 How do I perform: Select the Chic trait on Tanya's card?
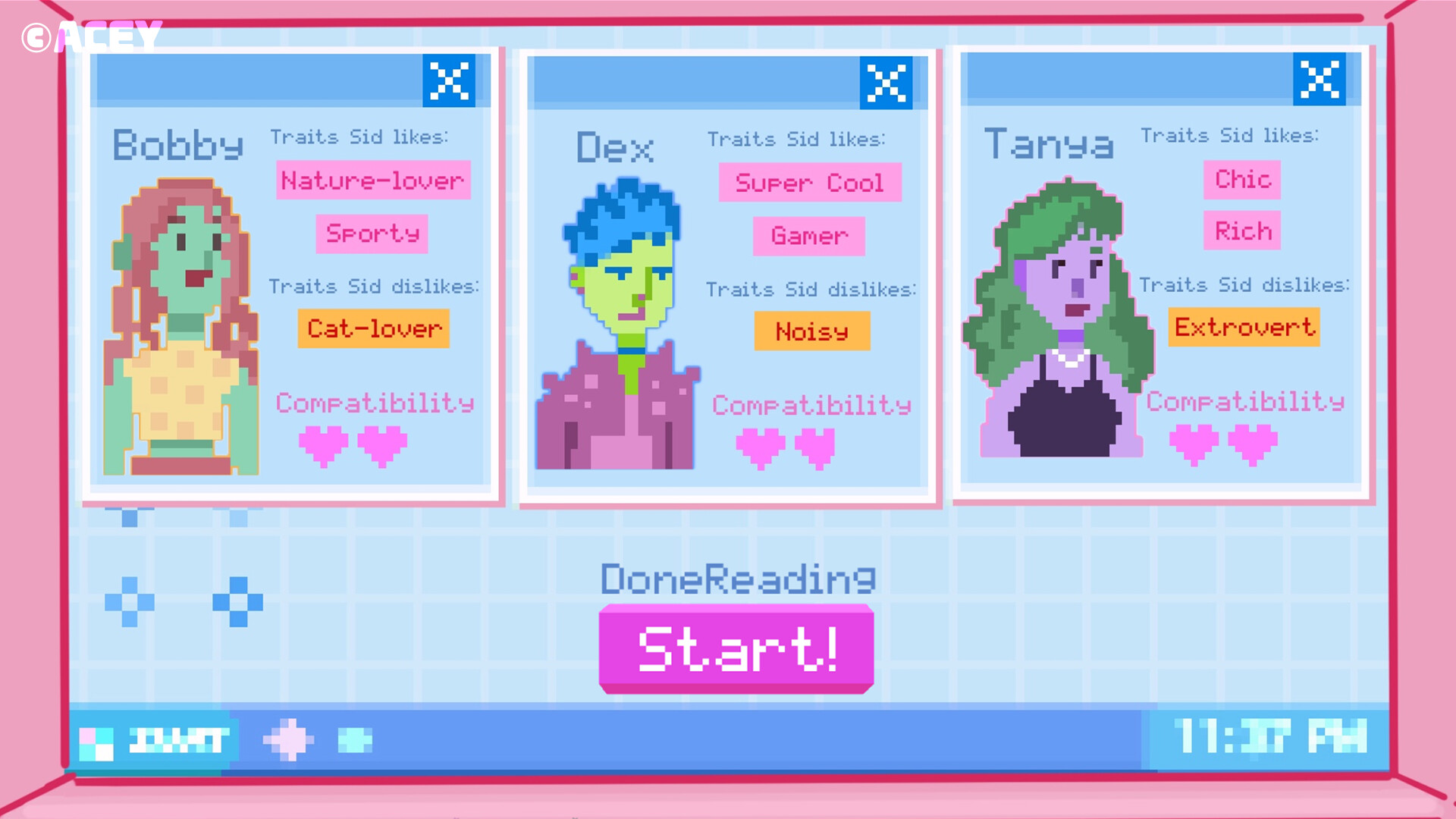tap(1242, 180)
